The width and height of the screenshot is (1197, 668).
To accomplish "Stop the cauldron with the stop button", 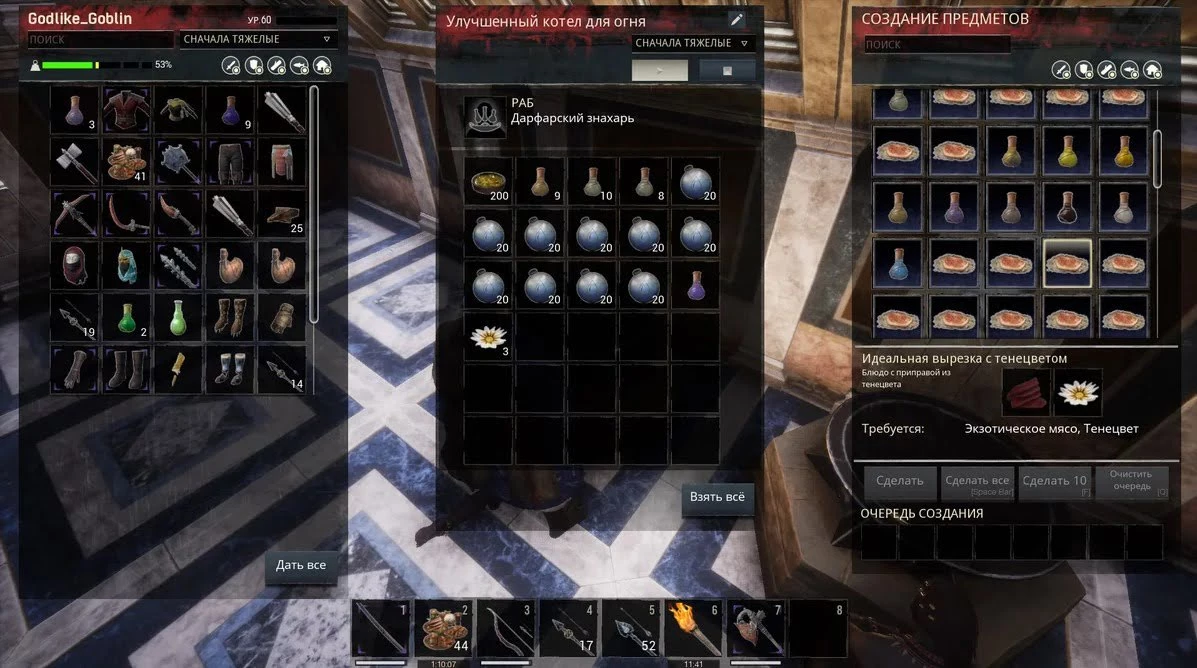I will click(727, 70).
